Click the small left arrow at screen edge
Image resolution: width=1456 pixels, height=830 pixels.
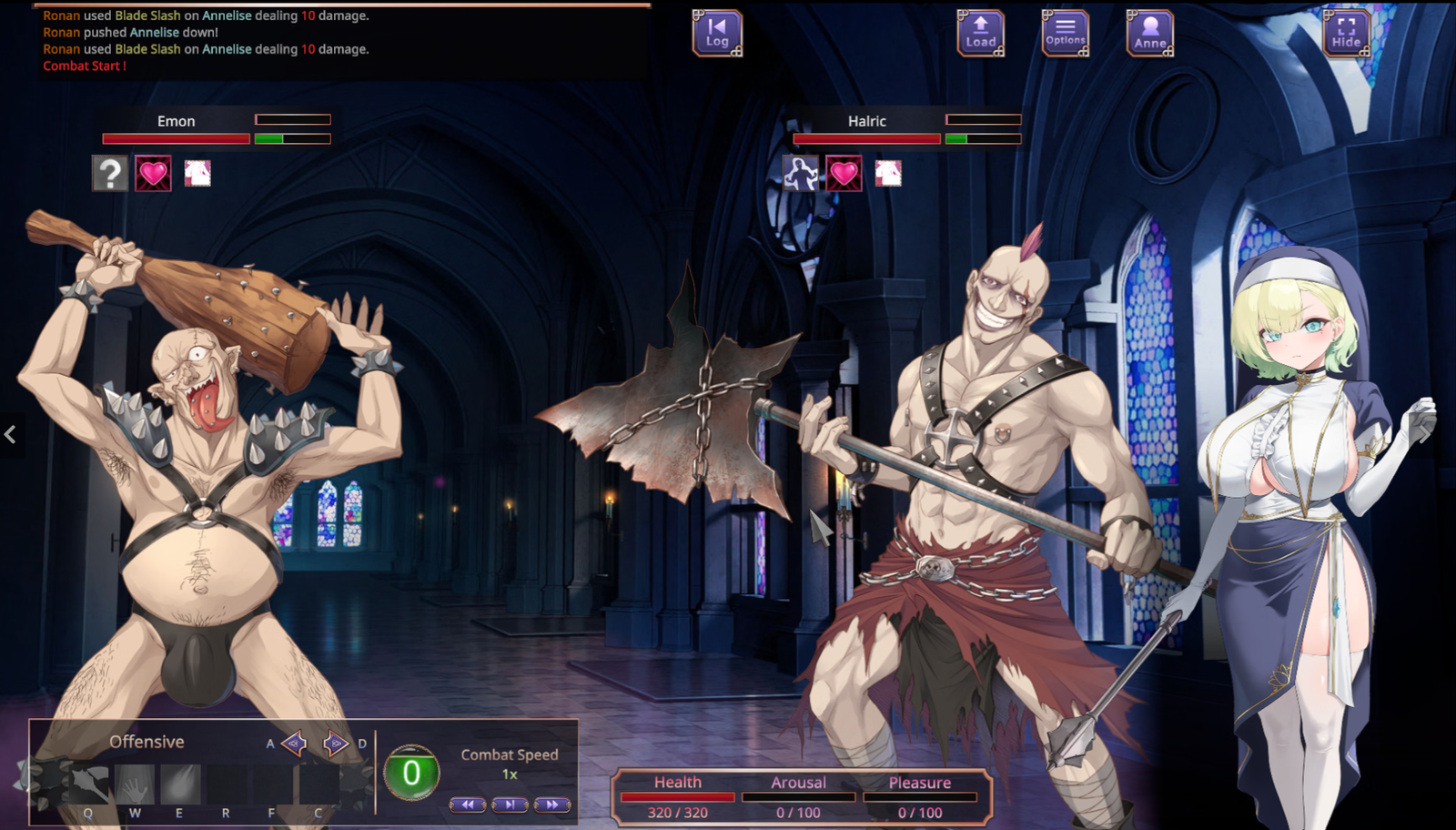[10, 435]
